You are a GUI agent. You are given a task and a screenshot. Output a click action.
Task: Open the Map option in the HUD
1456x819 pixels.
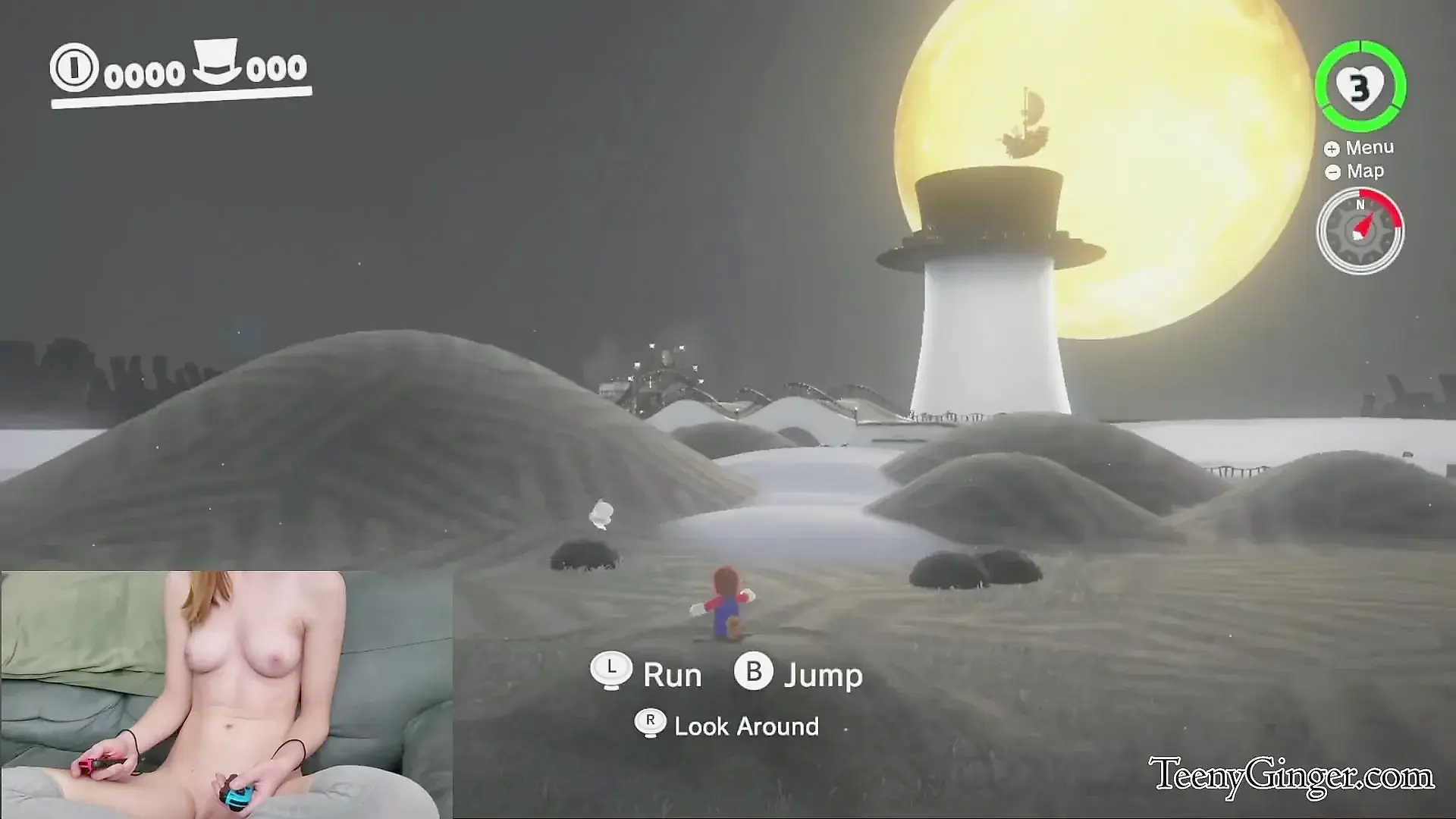tap(1355, 171)
